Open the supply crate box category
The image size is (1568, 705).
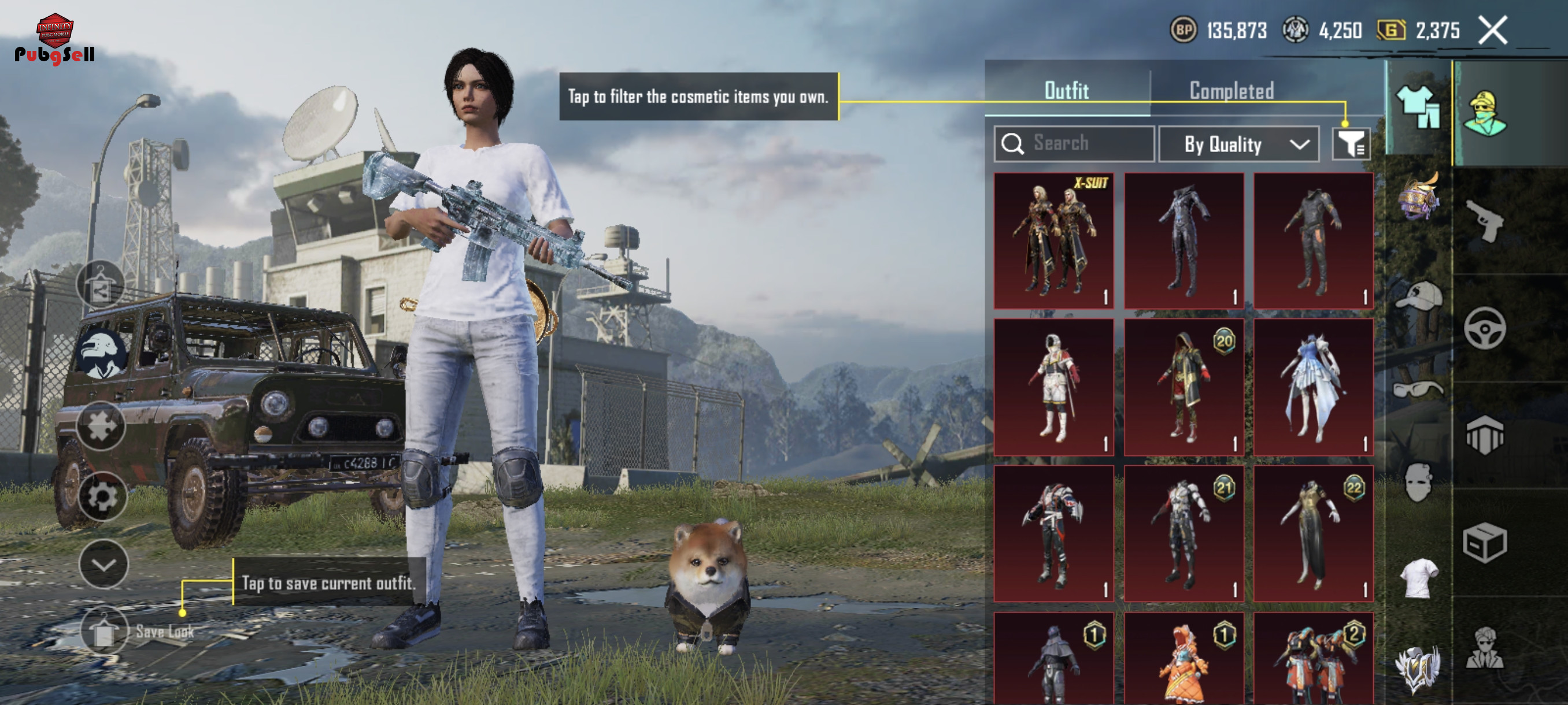click(x=1484, y=543)
